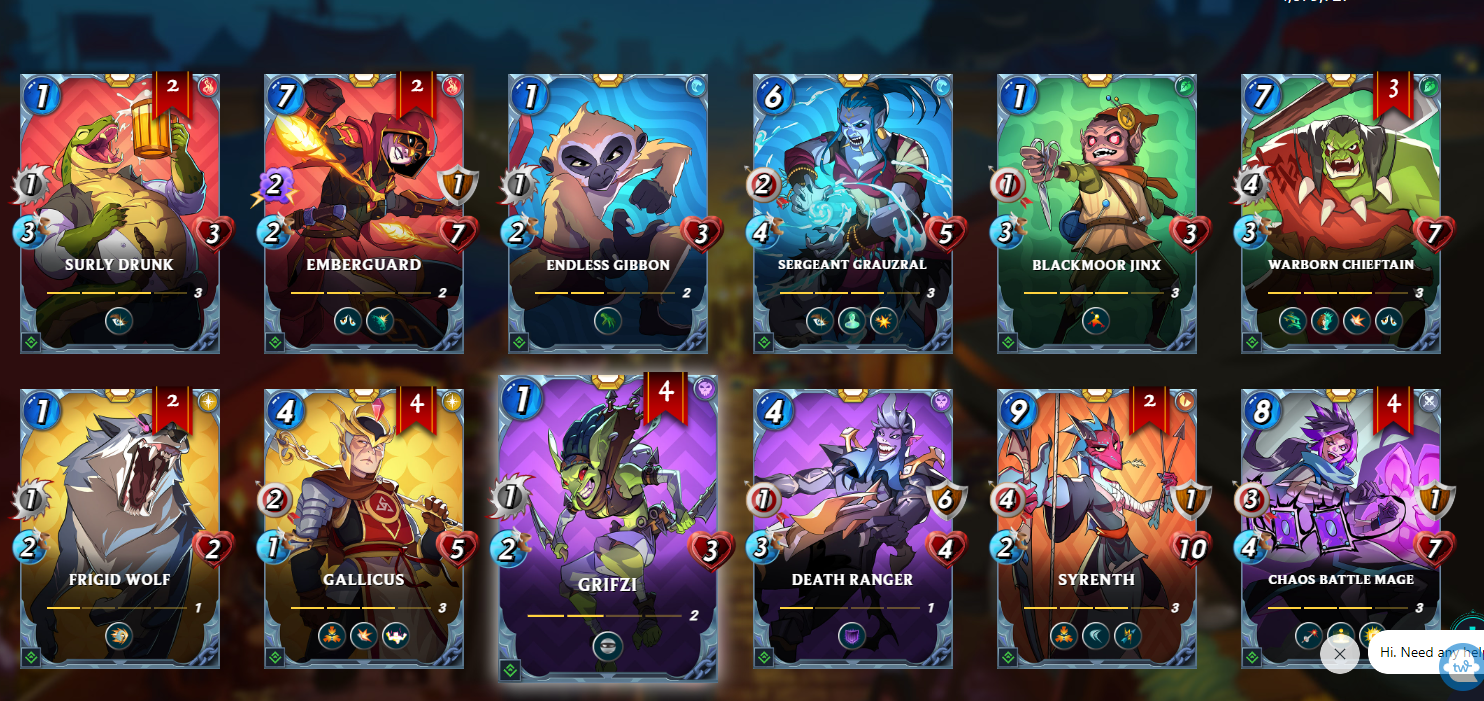Click Grifzi's ninja mask ability icon
The image size is (1484, 701).
607,646
